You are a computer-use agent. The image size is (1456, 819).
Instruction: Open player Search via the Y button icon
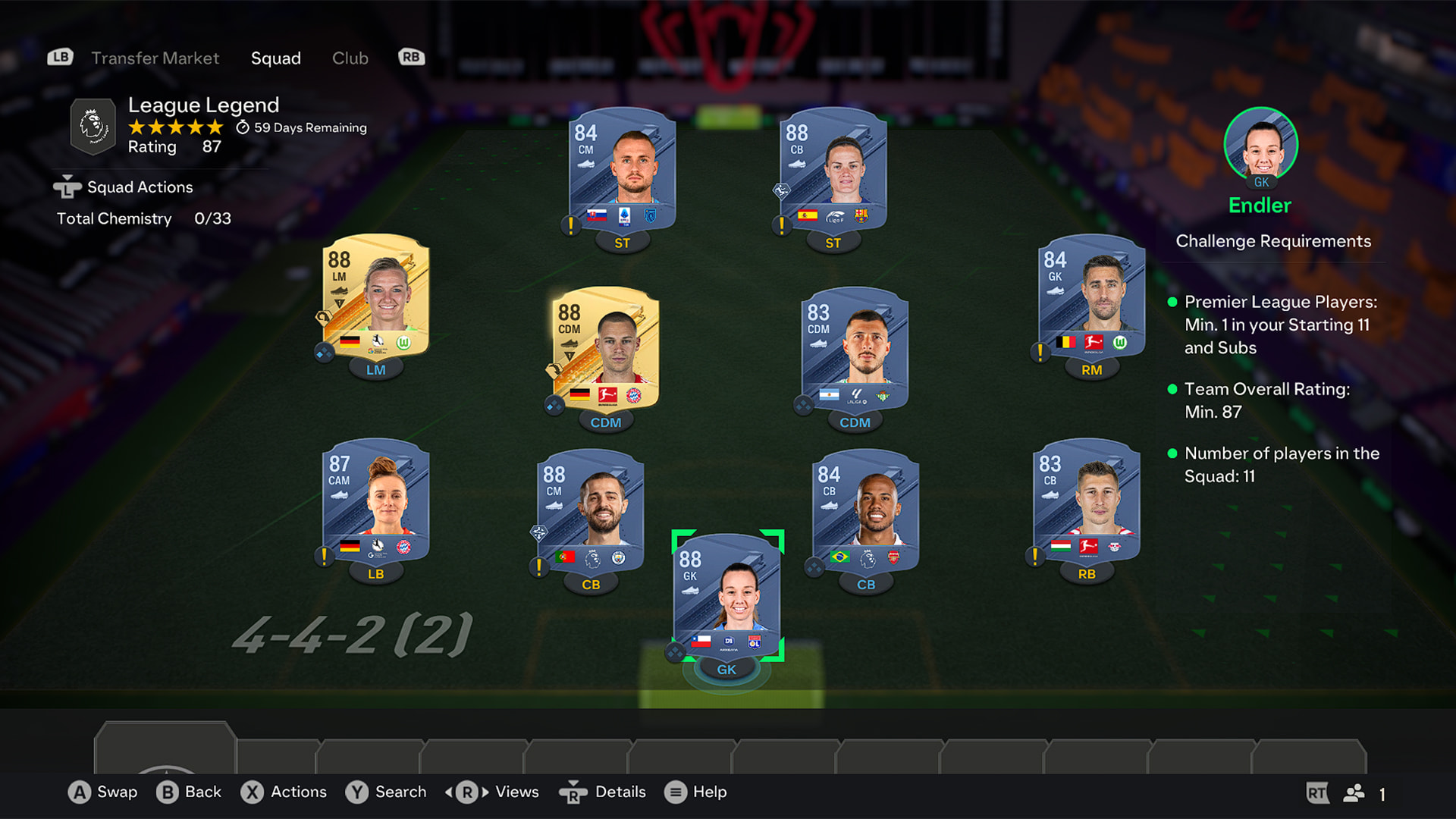click(x=355, y=792)
